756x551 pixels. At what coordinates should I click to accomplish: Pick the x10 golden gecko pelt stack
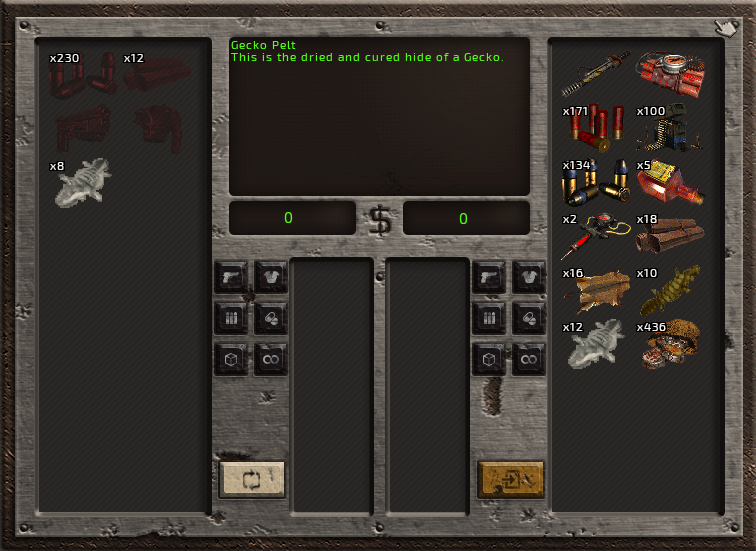[671, 290]
